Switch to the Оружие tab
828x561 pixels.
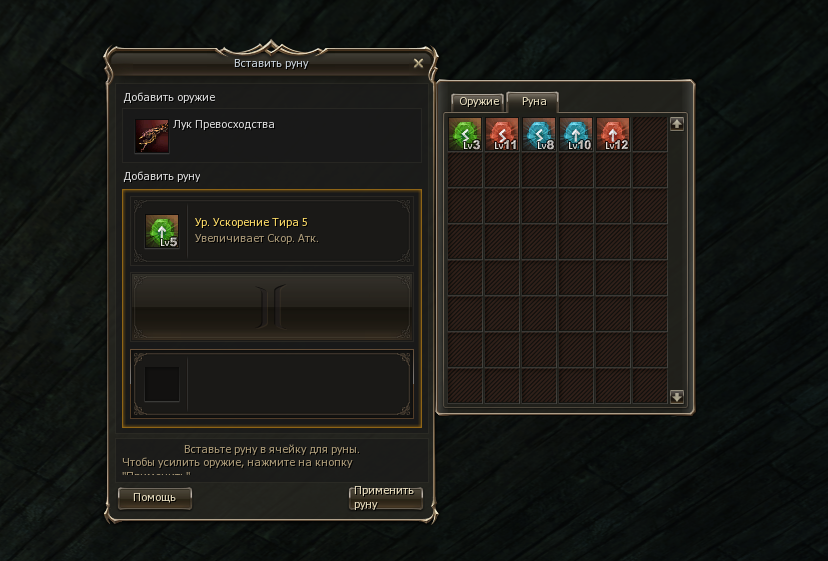pos(478,102)
